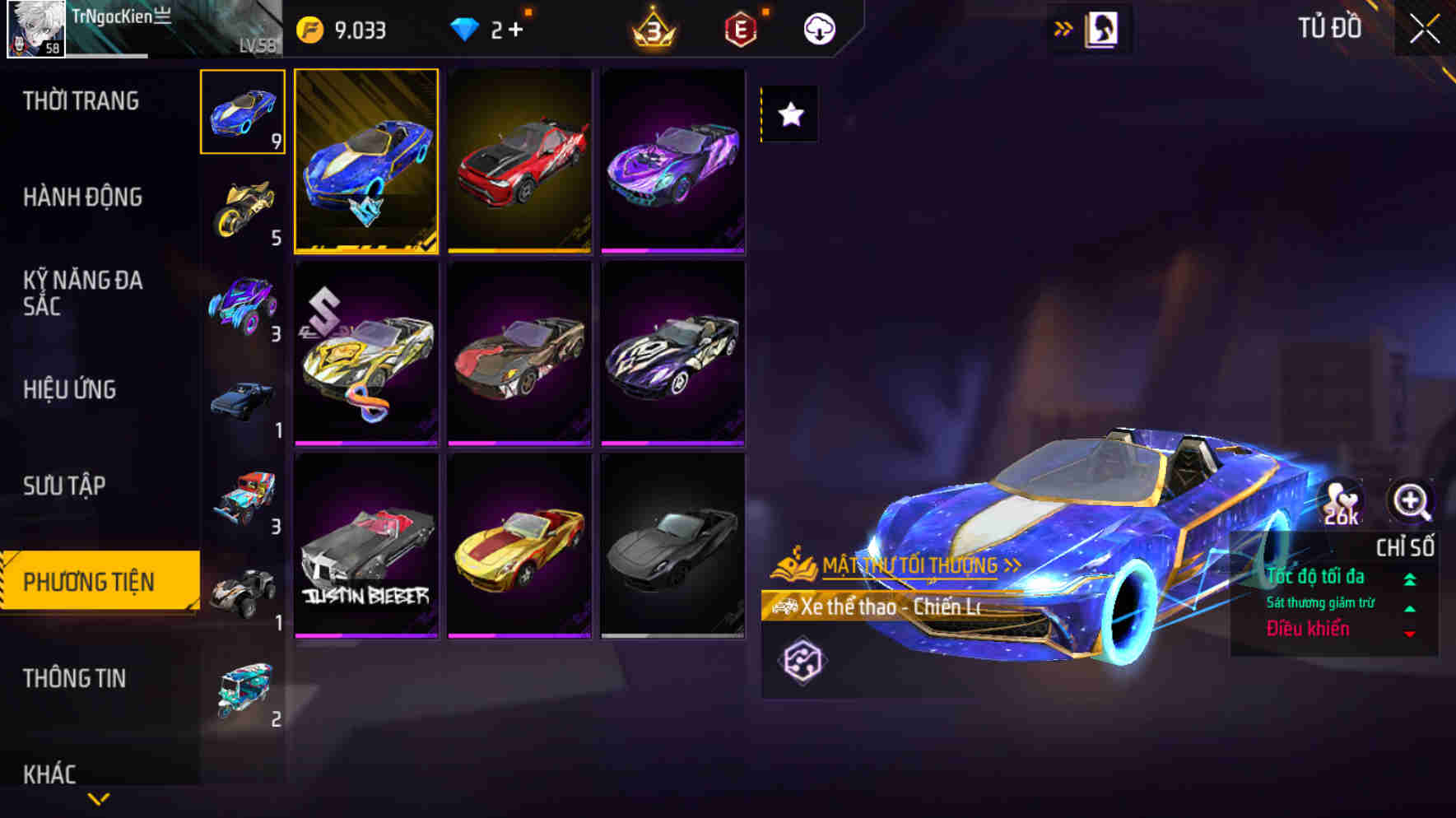Toggle the star favorites filter

point(789,115)
